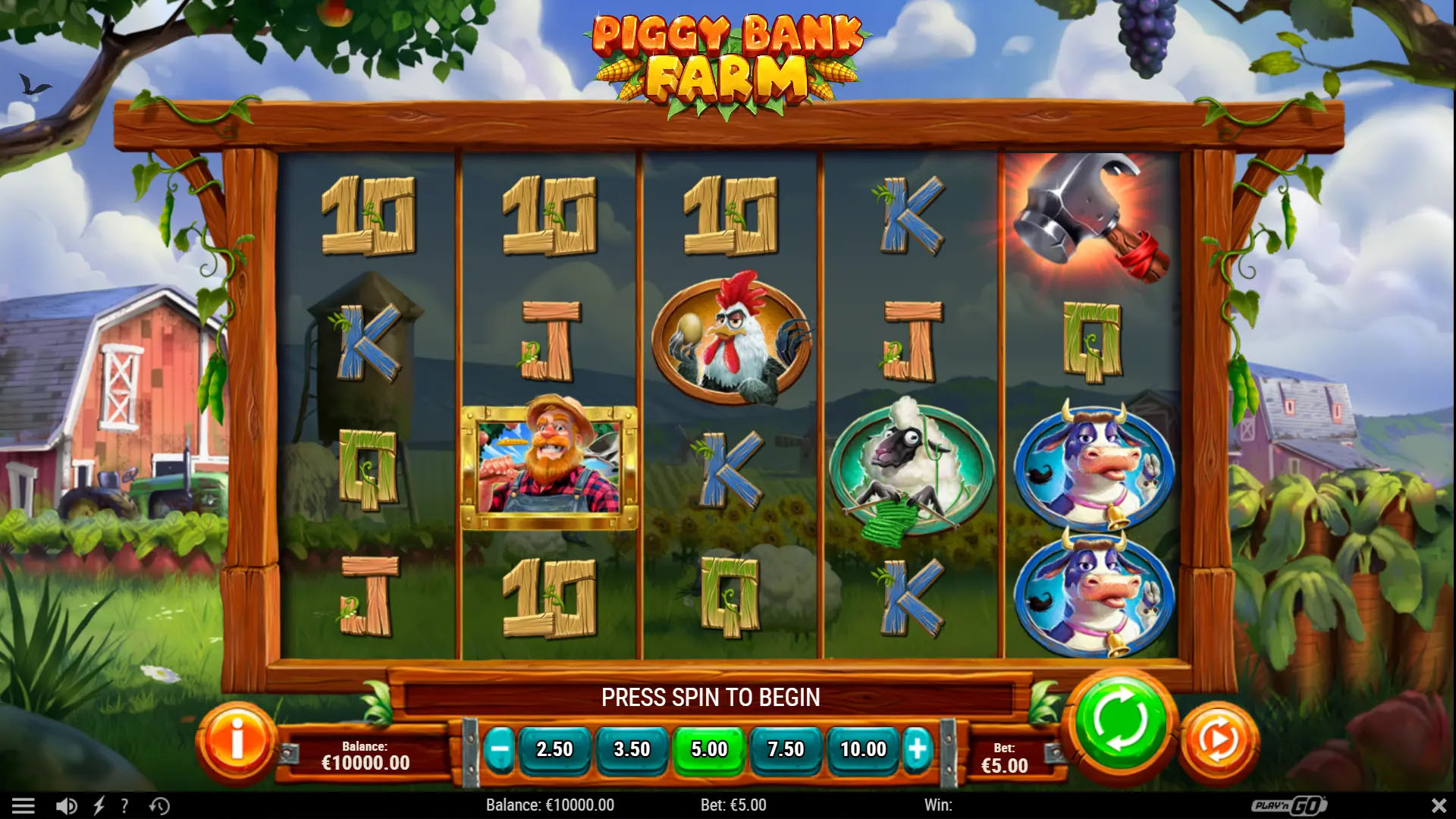Open the hamburger menu
Screen dimensions: 1456x819
click(x=24, y=805)
